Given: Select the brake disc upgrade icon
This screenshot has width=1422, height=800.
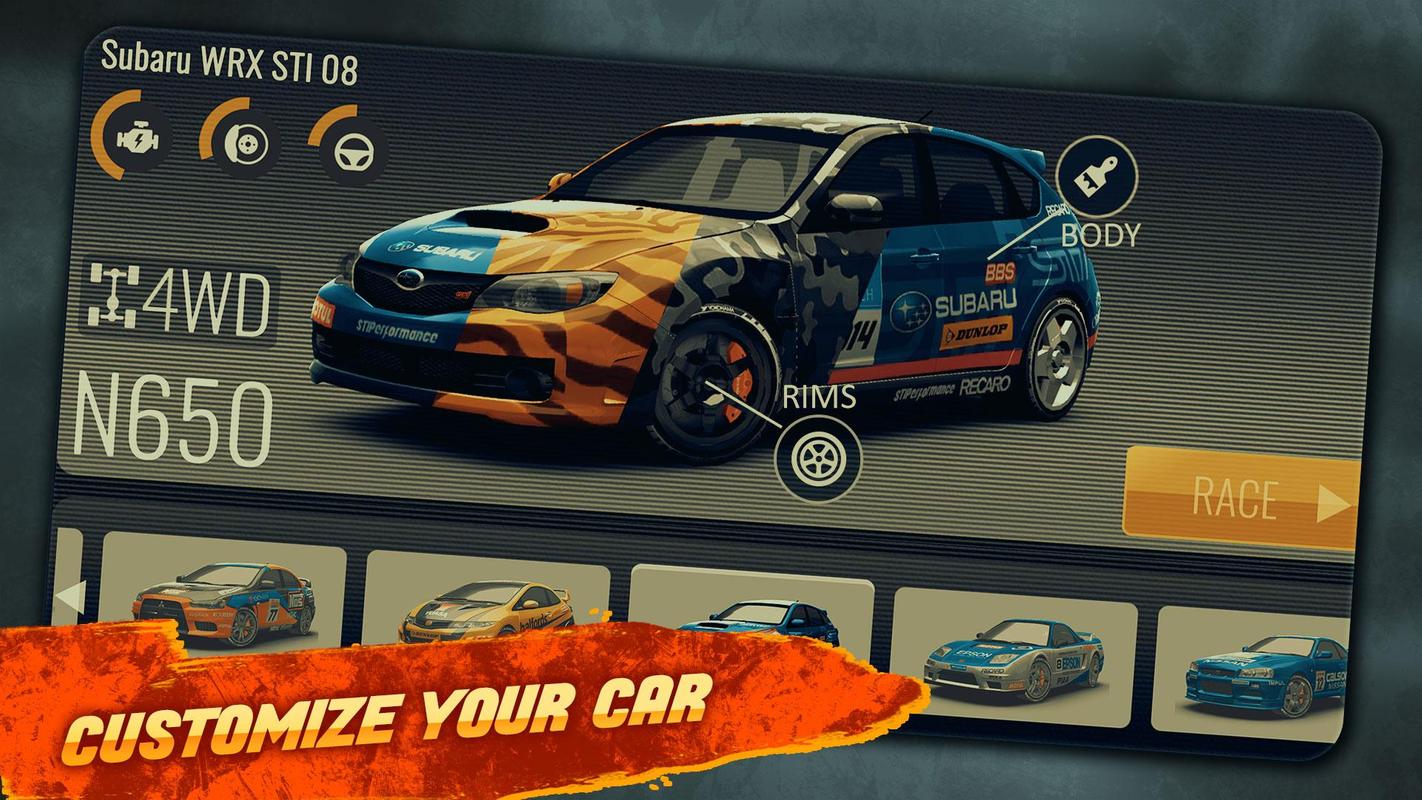Looking at the screenshot, I should (241, 142).
